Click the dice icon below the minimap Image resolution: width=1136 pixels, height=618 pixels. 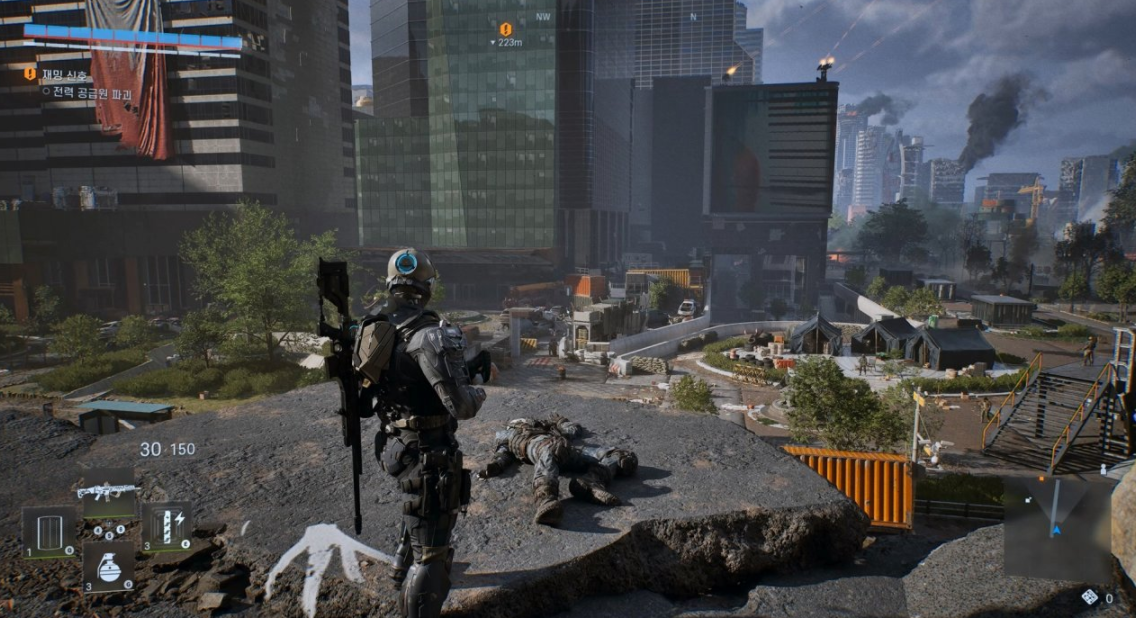[1090, 597]
